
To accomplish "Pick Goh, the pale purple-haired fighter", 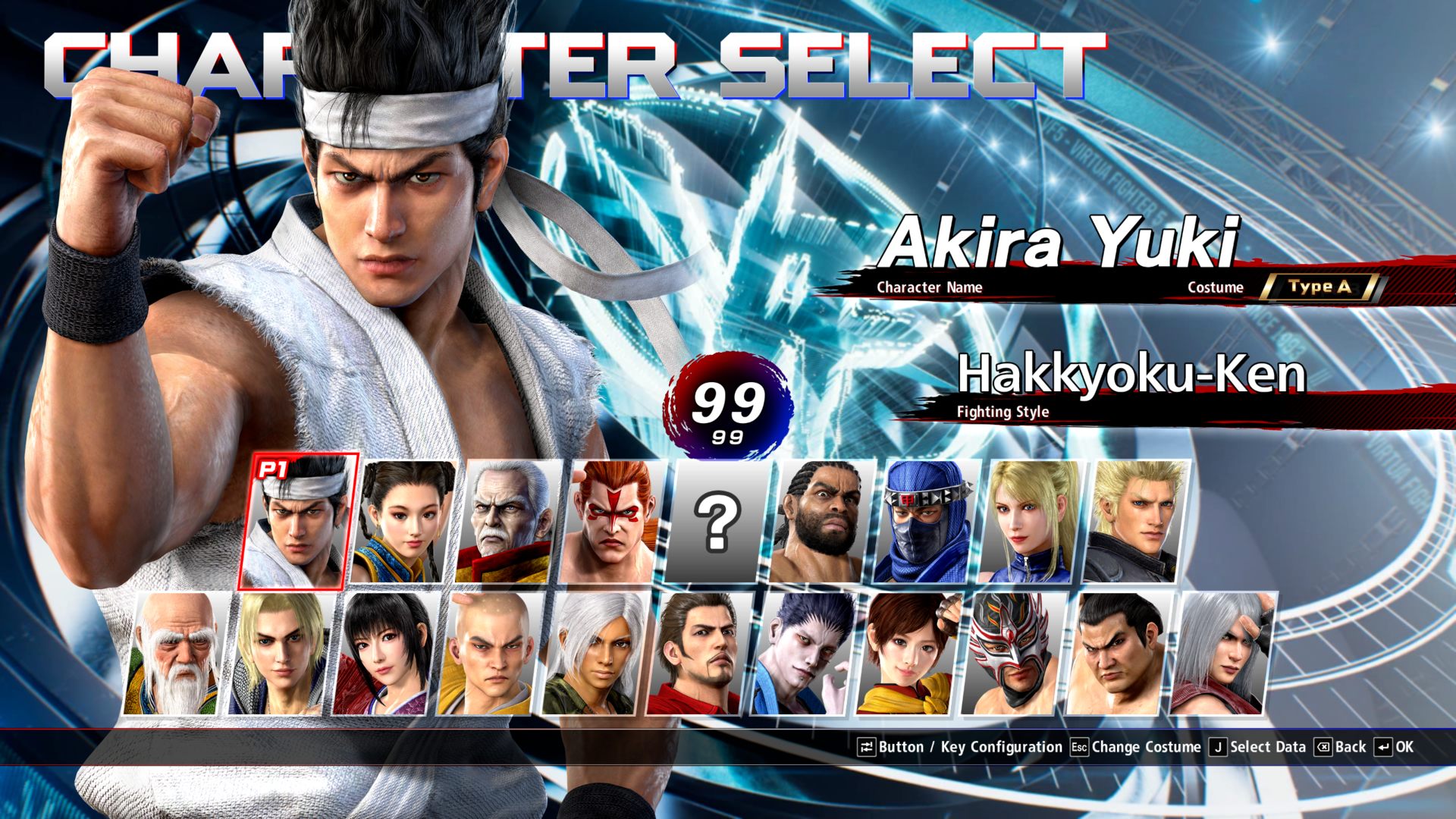I will coord(804,654).
